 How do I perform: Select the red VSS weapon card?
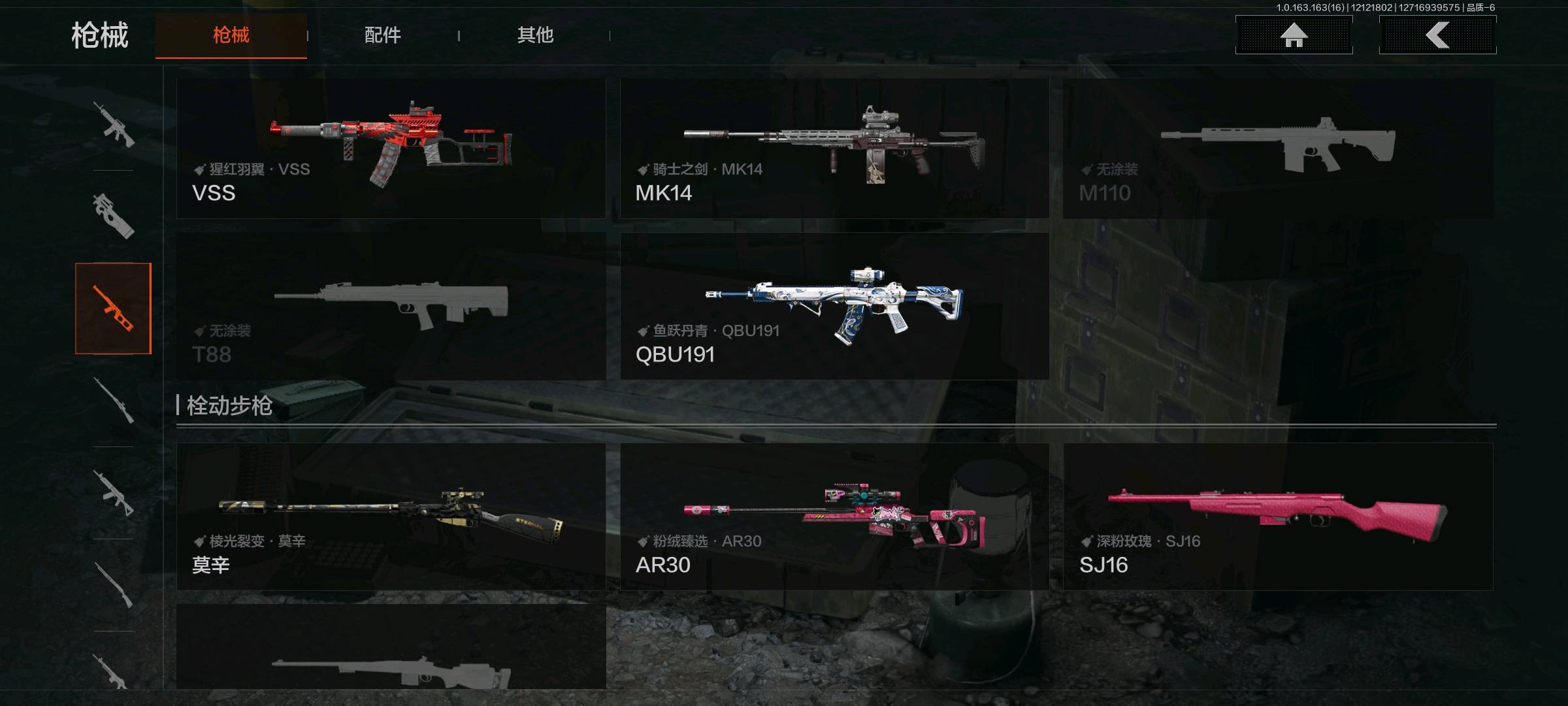[x=391, y=148]
